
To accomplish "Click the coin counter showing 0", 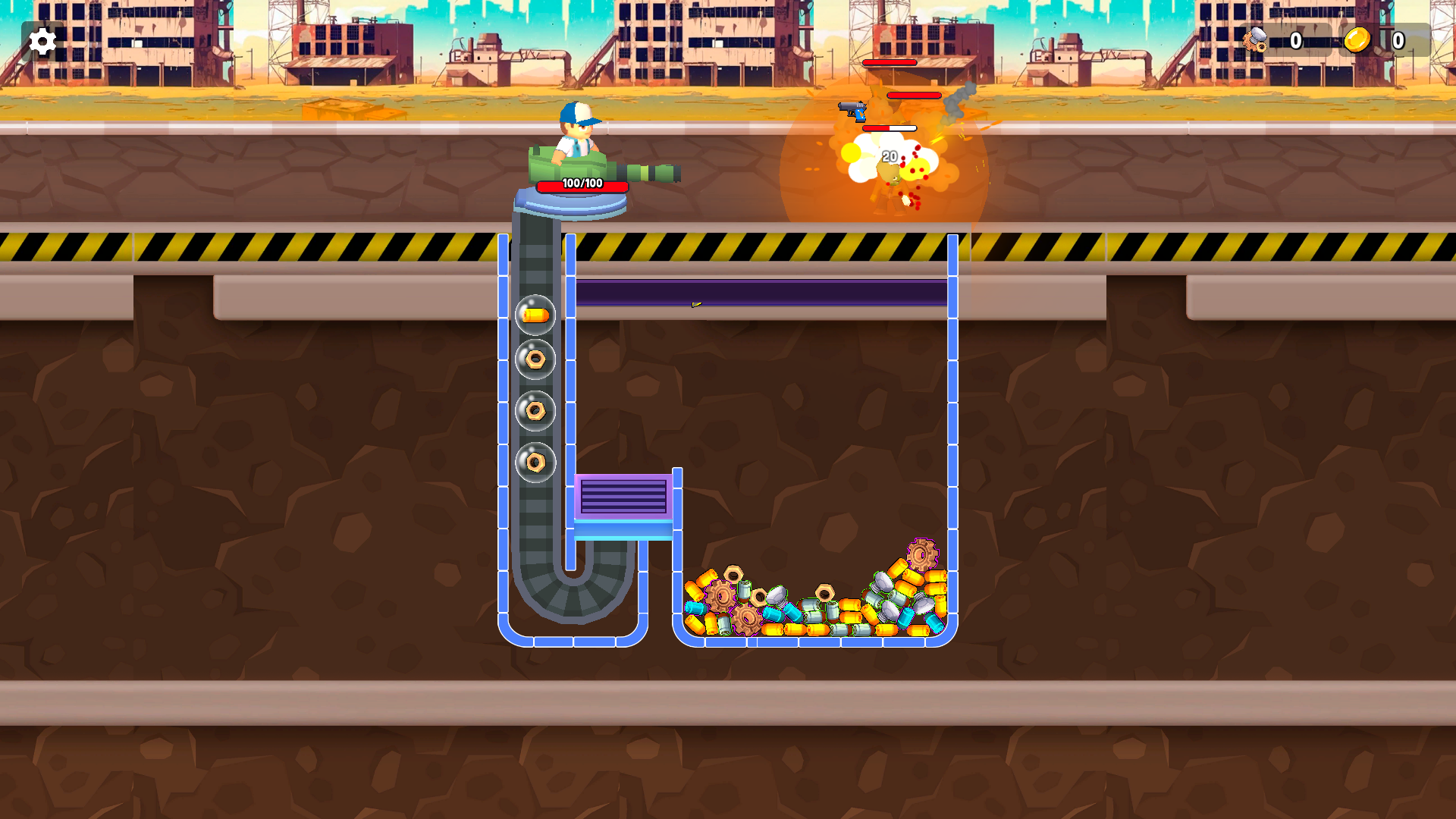I will coord(1398,42).
